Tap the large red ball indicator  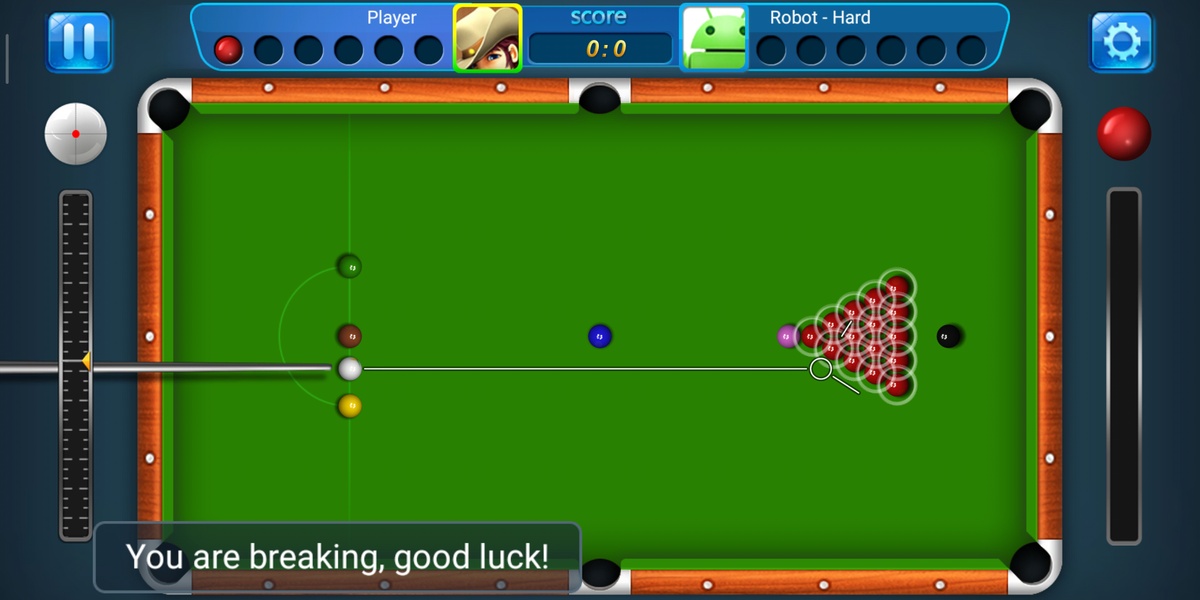coord(1124,134)
